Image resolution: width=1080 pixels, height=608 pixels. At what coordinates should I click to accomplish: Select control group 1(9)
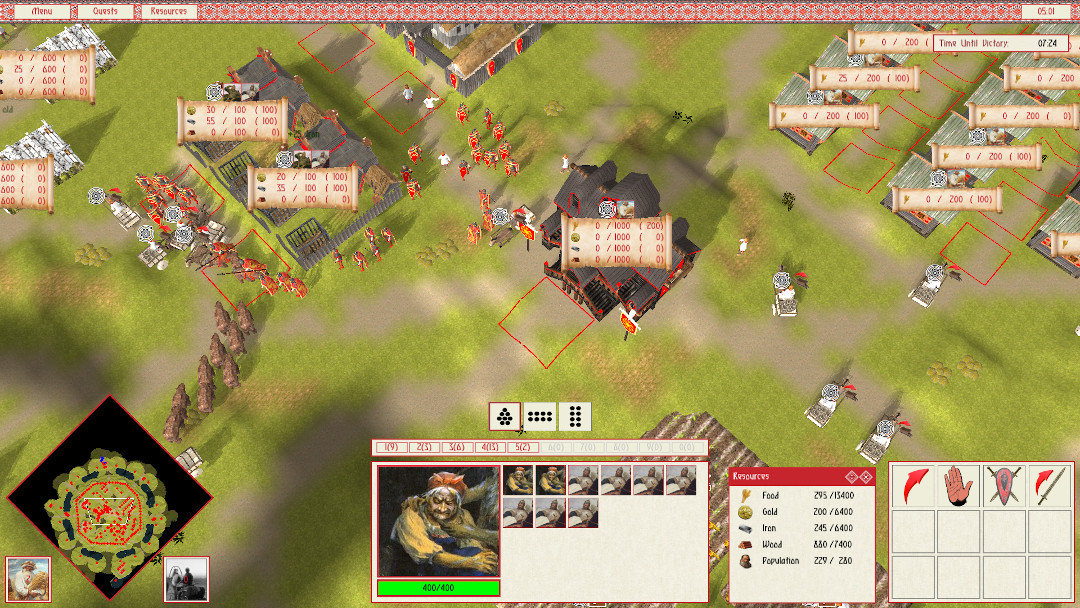(x=391, y=447)
